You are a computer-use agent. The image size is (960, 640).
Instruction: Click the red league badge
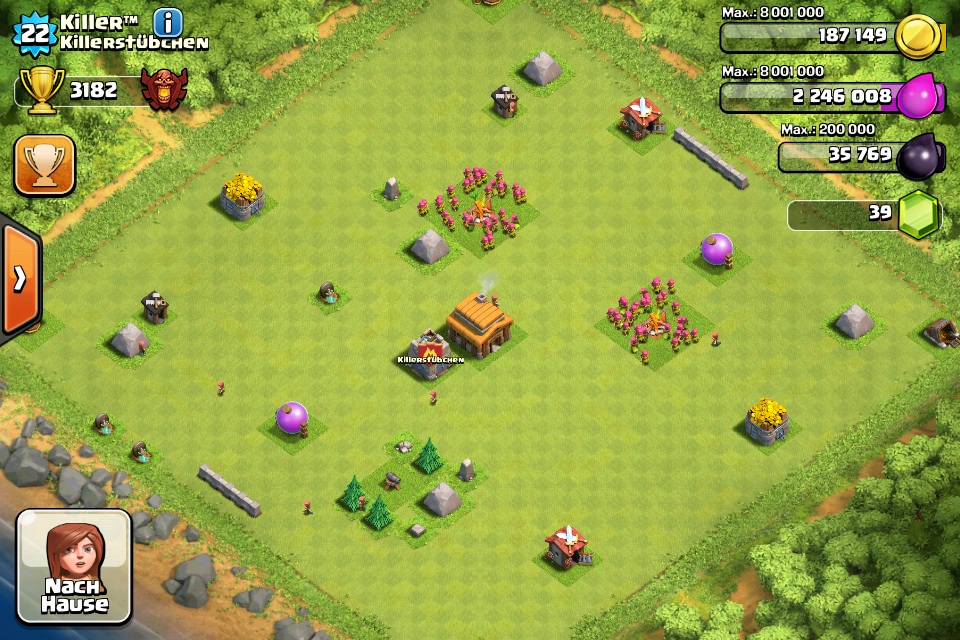coord(164,89)
